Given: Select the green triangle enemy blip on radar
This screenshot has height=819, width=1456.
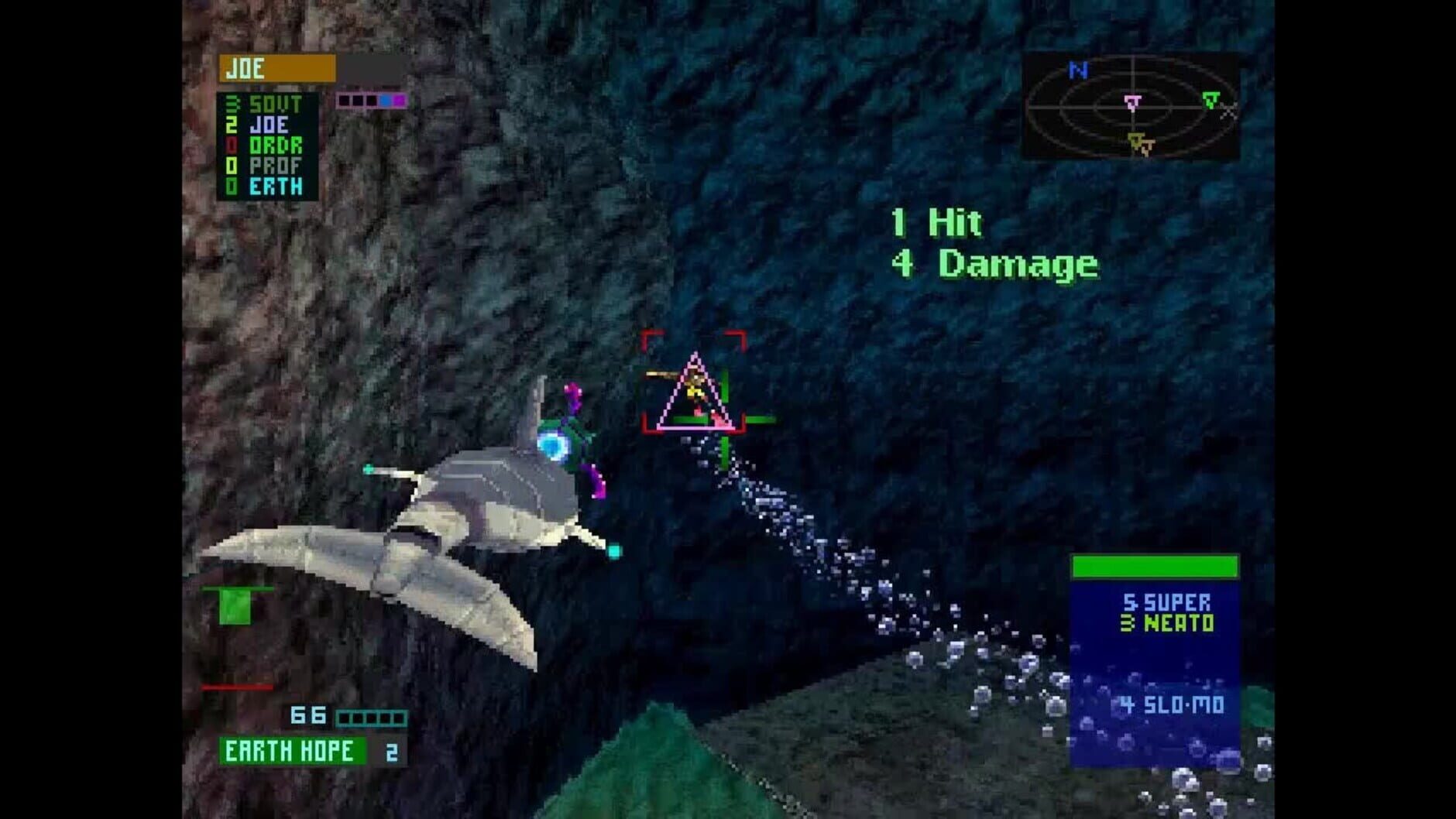Looking at the screenshot, I should tap(1213, 101).
